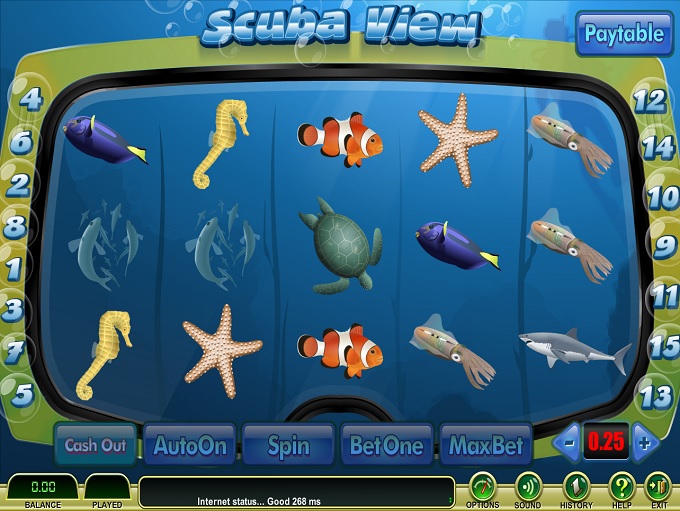
Task: Open the Help screen
Action: pos(621,487)
